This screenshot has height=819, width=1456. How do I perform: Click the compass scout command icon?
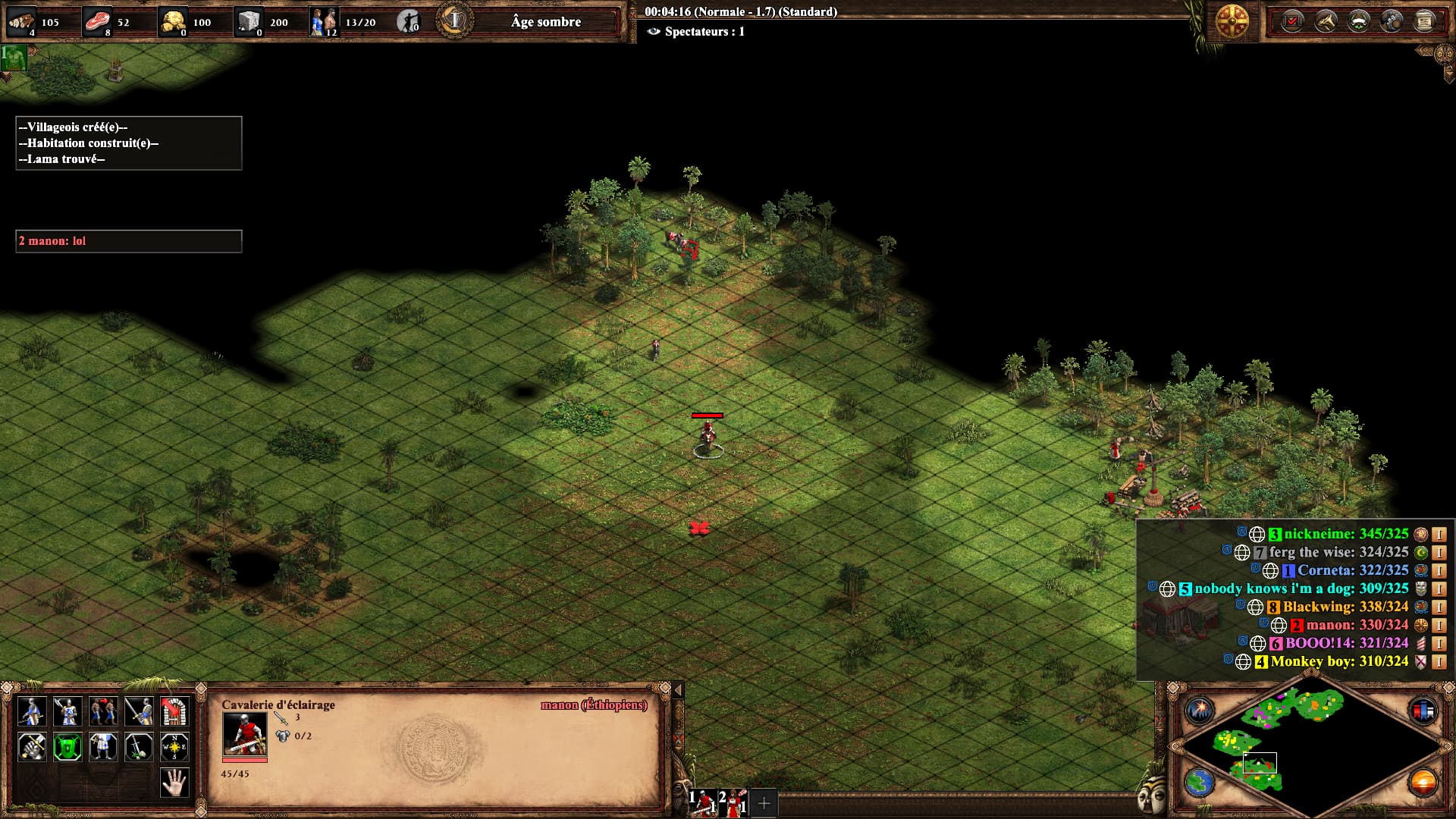pos(174,747)
